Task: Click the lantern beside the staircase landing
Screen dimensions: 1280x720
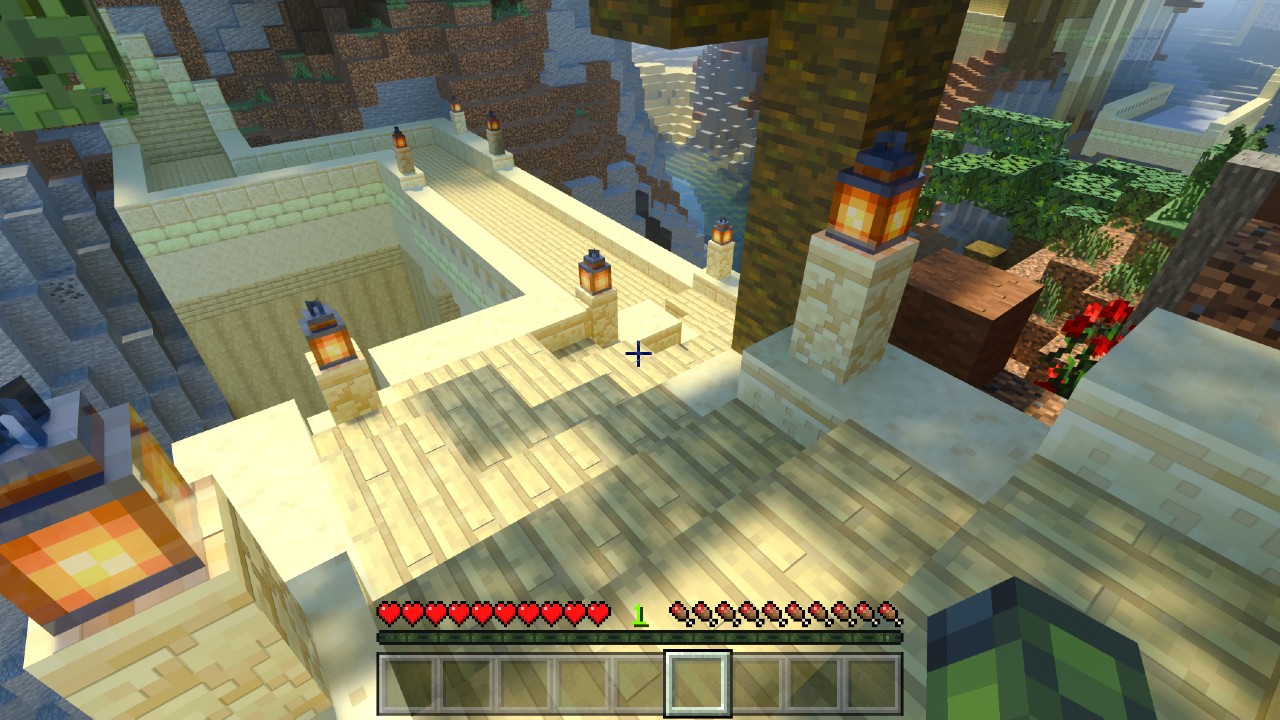Action: [x=593, y=272]
